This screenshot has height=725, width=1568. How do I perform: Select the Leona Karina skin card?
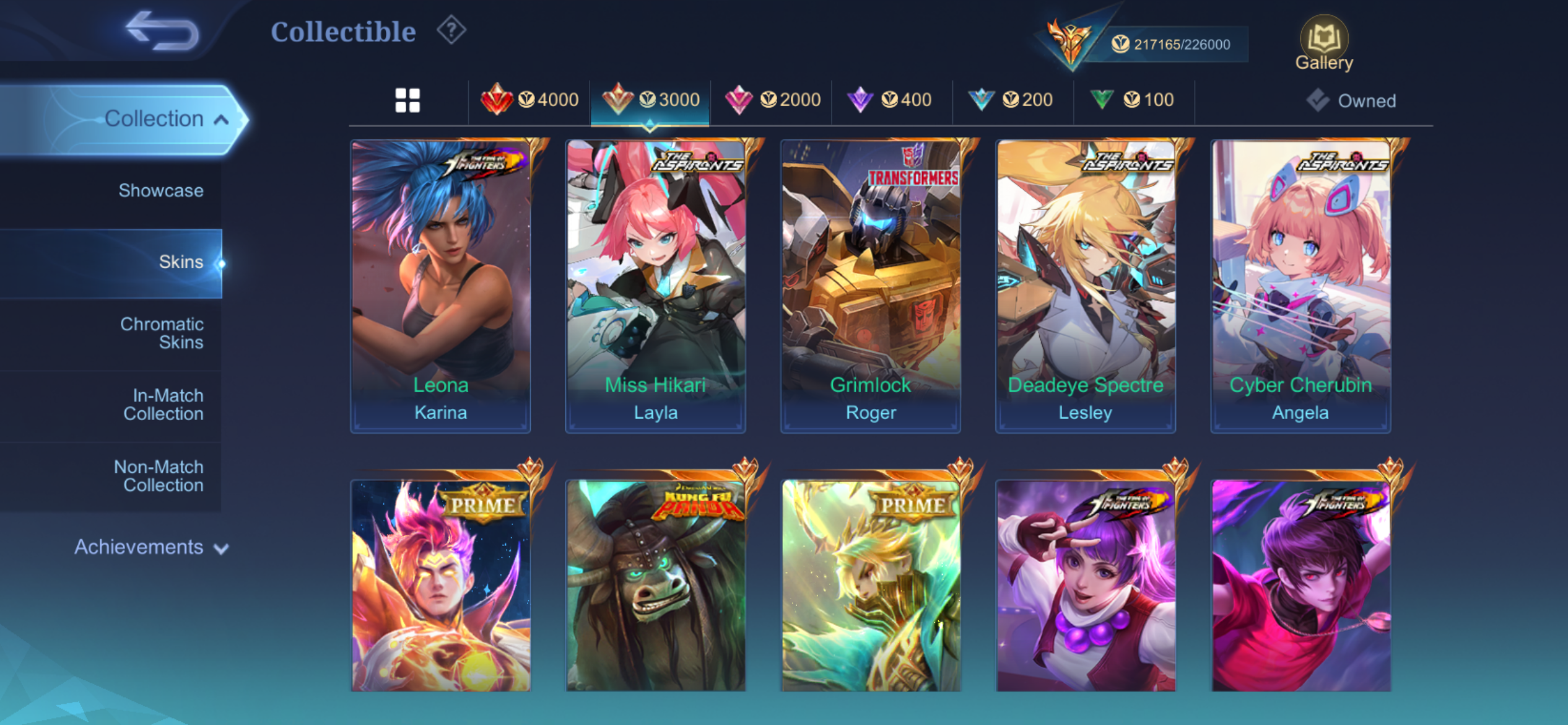click(440, 286)
